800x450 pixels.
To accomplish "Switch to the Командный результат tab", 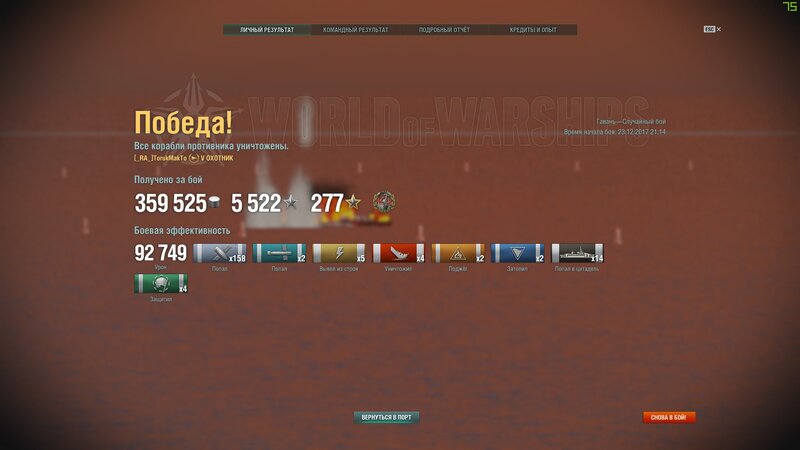I will 356,30.
